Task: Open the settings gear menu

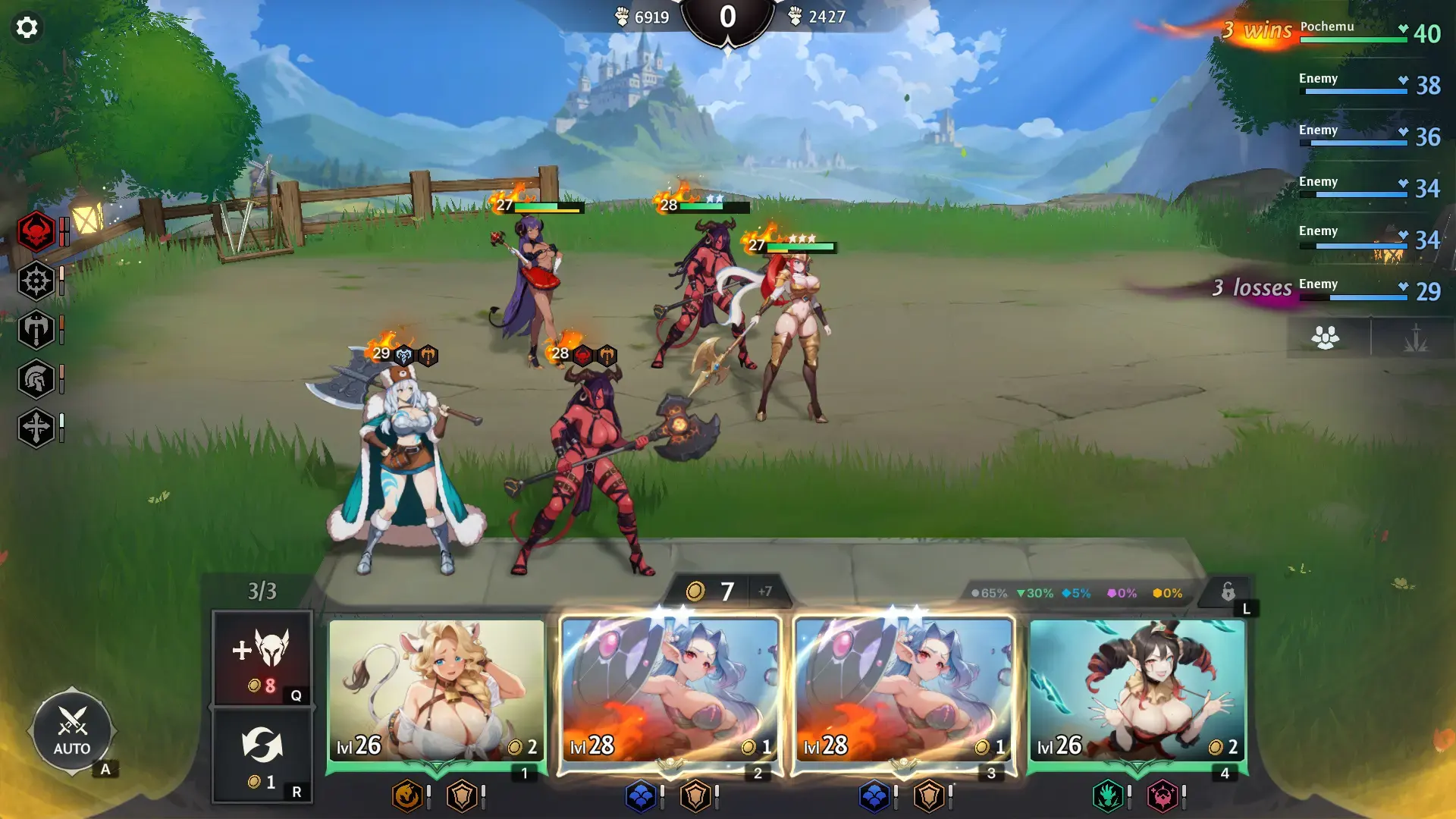Action: pyautogui.click(x=28, y=27)
